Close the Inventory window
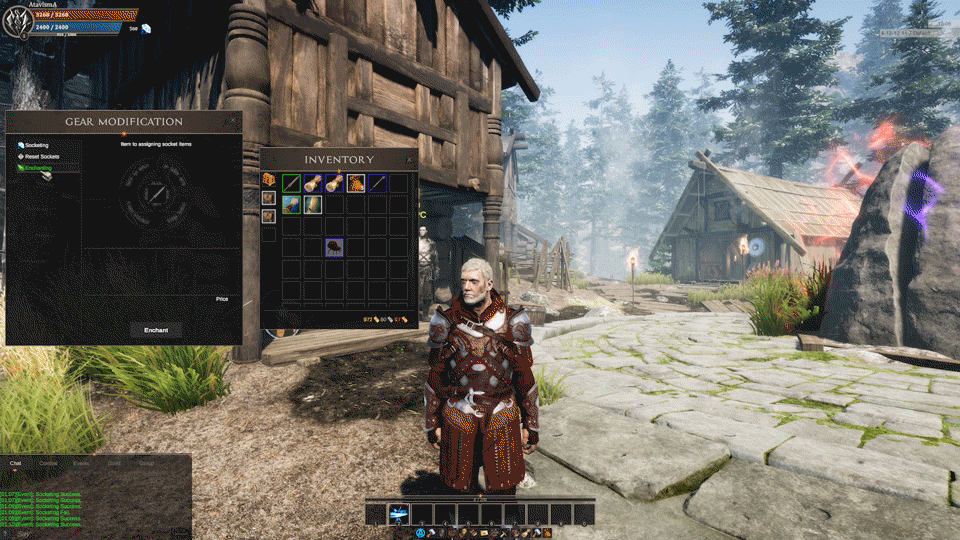 (410, 159)
